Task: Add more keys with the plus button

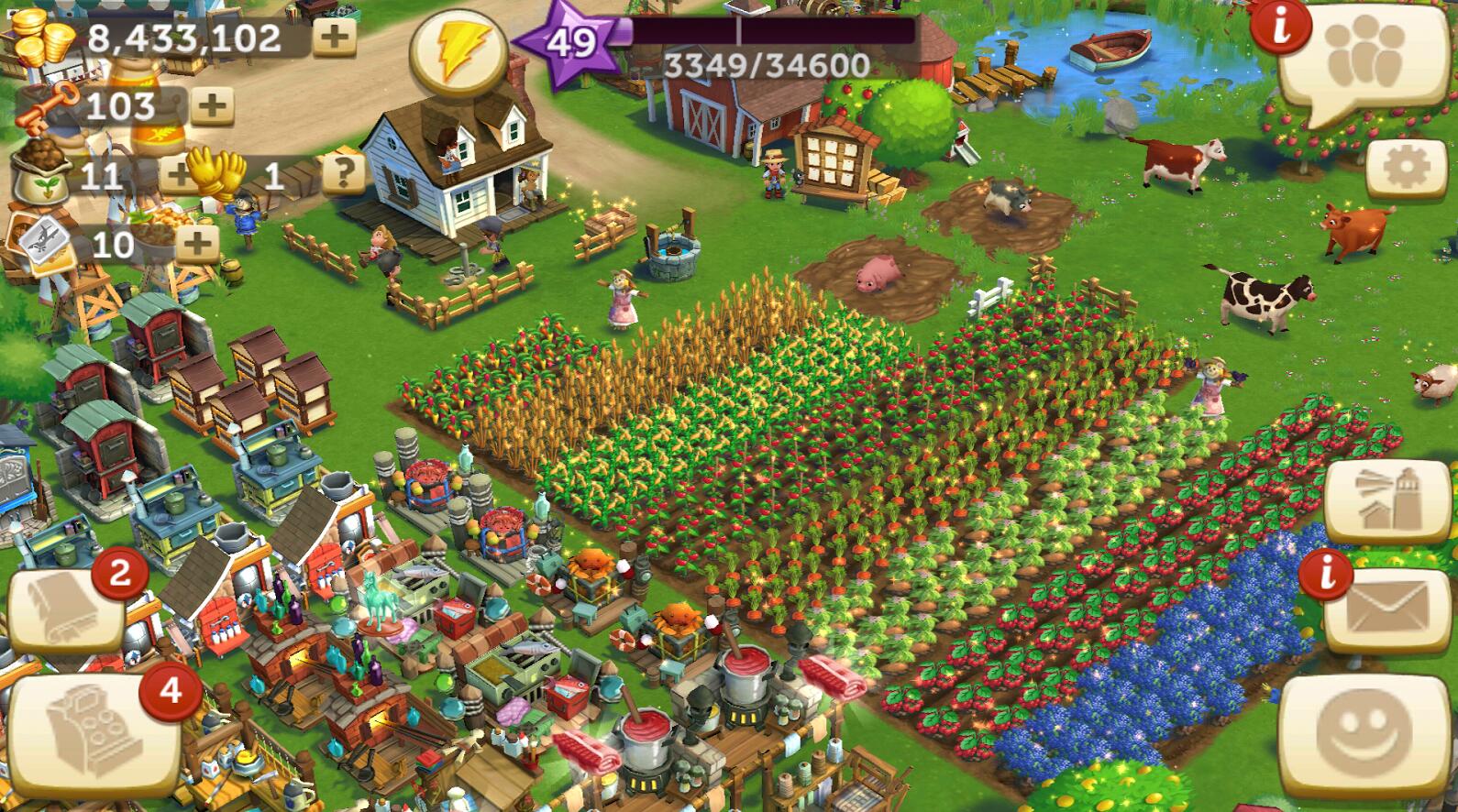Action: pos(213,106)
